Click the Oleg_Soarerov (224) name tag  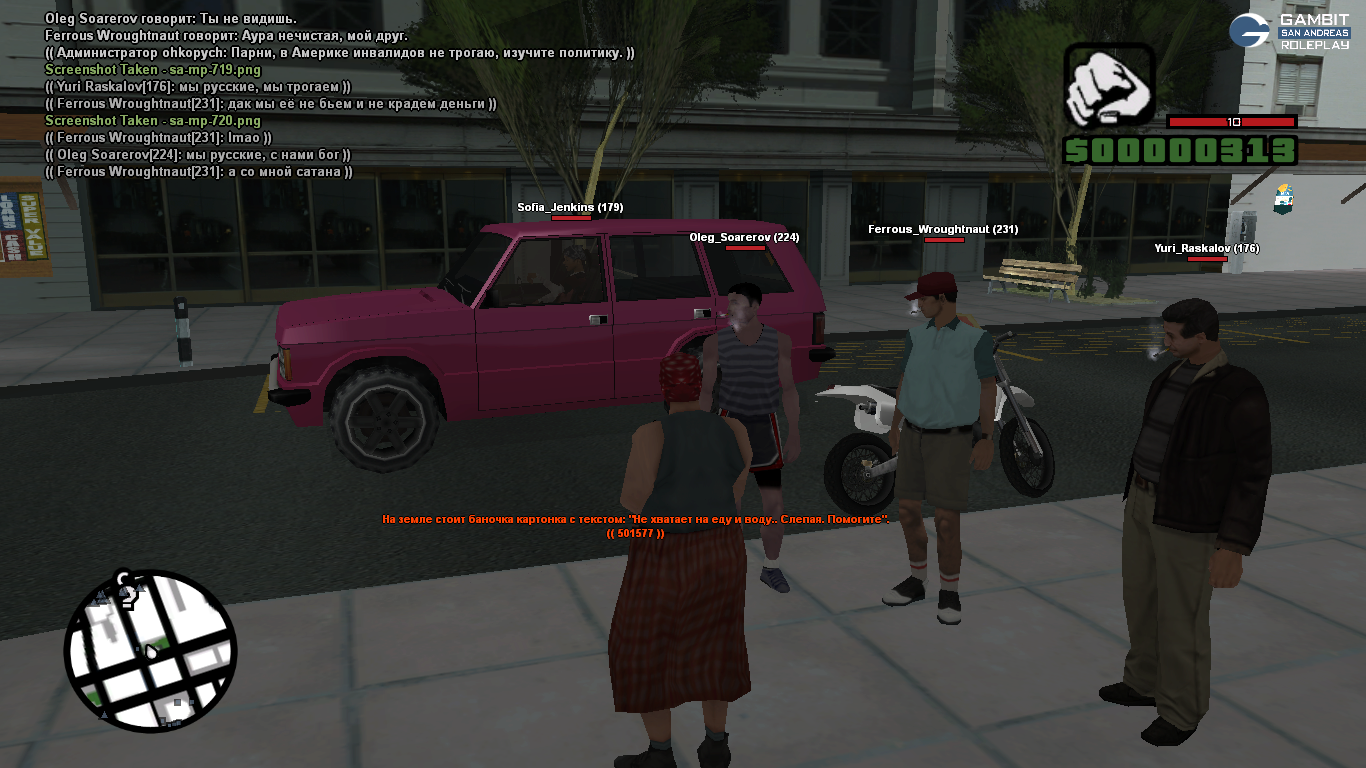744,237
